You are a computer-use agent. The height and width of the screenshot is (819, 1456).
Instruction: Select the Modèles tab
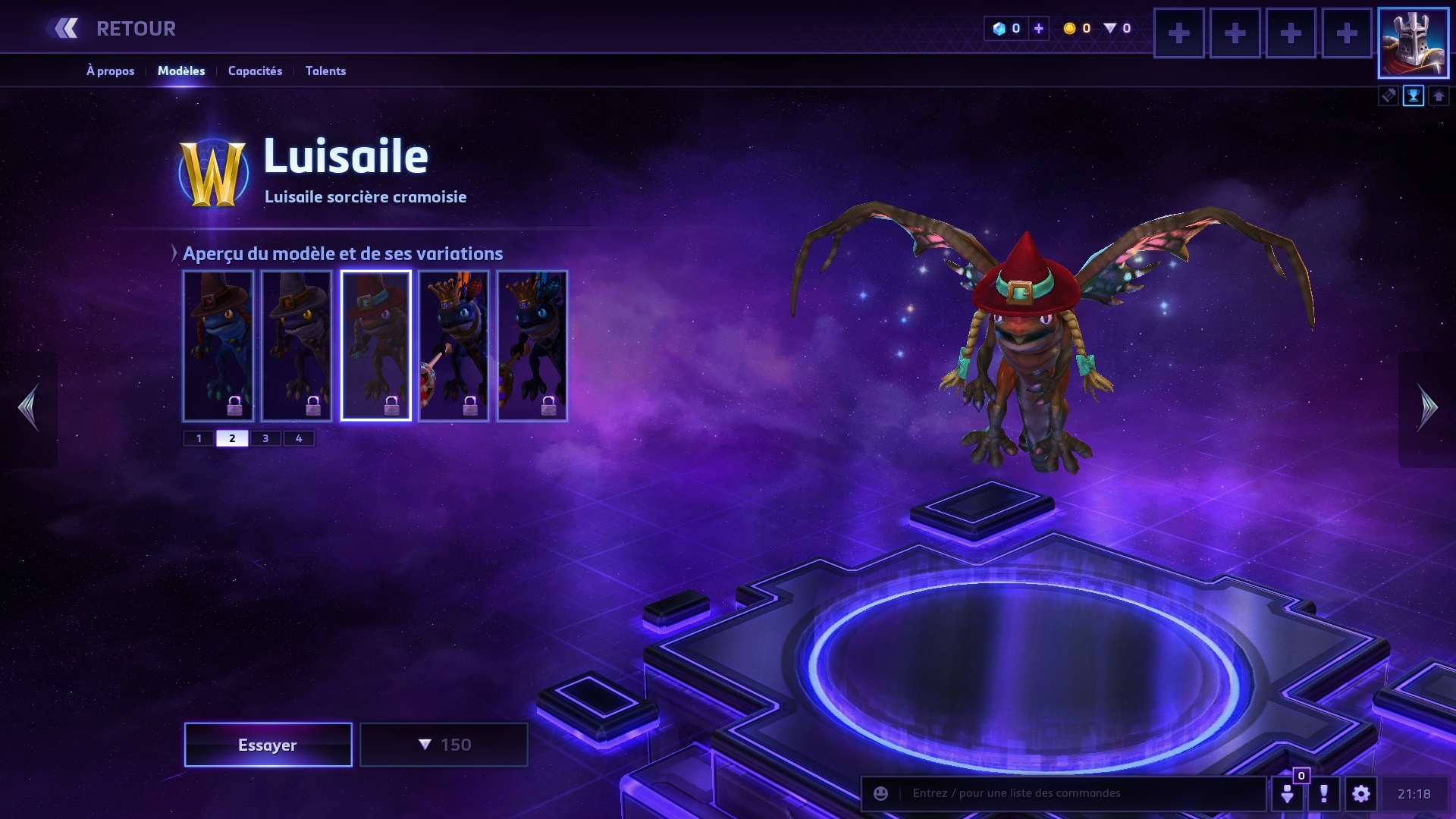(x=181, y=71)
